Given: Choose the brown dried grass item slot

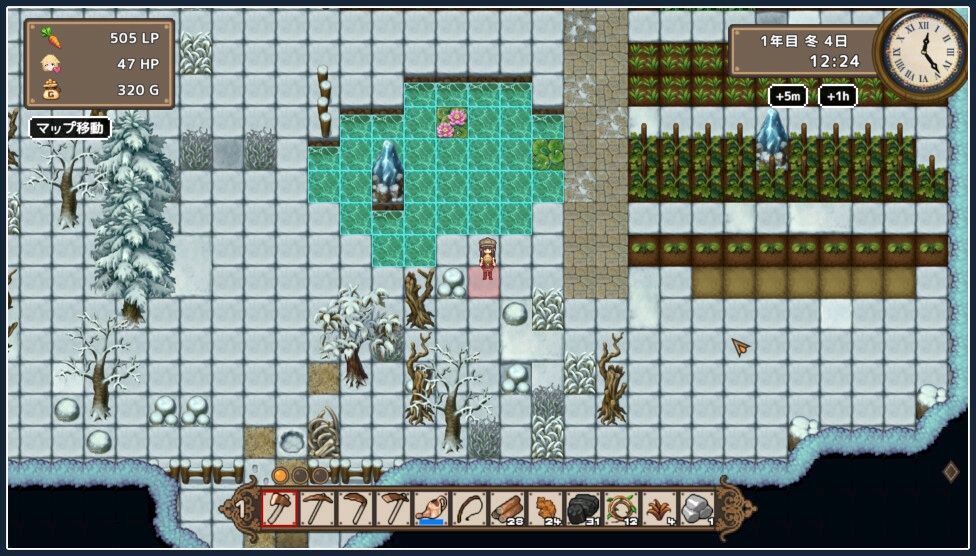Looking at the screenshot, I should click(x=659, y=509).
